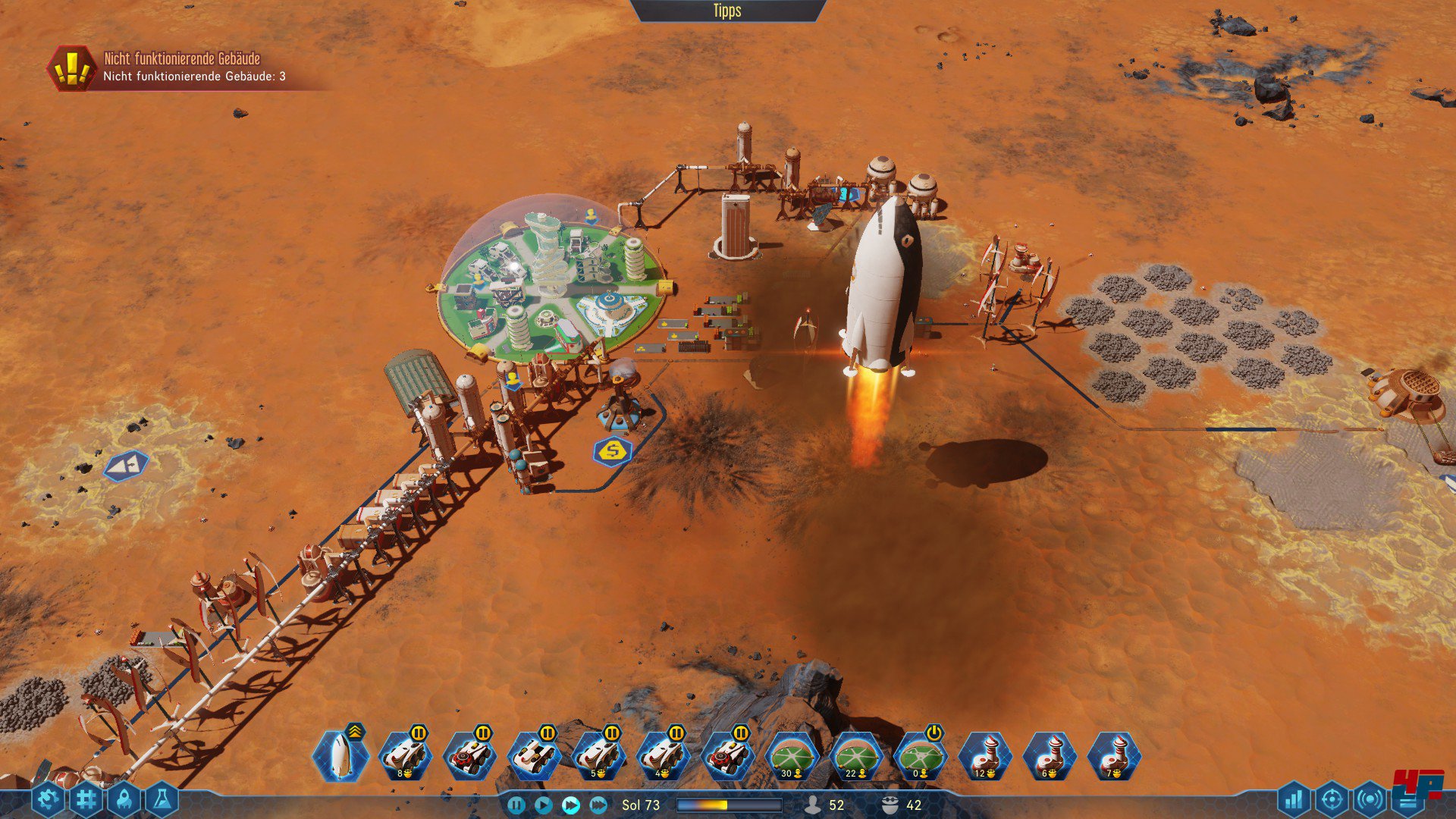The image size is (1456, 819).
Task: Select the pinned dome with 22 colonists
Action: coord(856,755)
